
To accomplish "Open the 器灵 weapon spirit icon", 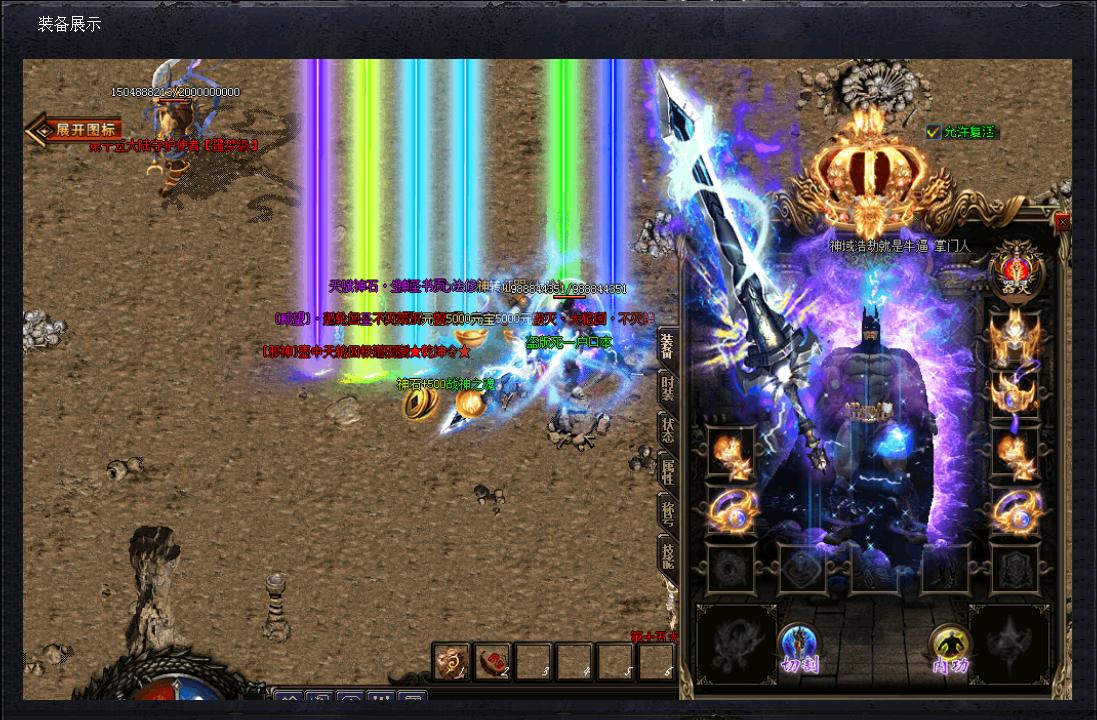I will [1017, 271].
